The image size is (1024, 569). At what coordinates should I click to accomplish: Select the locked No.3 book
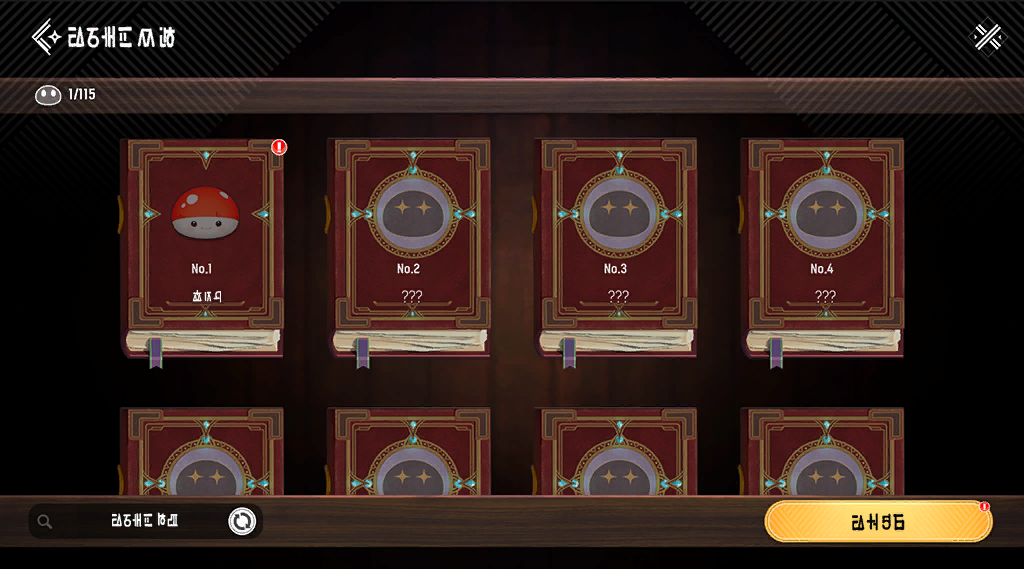coord(617,245)
